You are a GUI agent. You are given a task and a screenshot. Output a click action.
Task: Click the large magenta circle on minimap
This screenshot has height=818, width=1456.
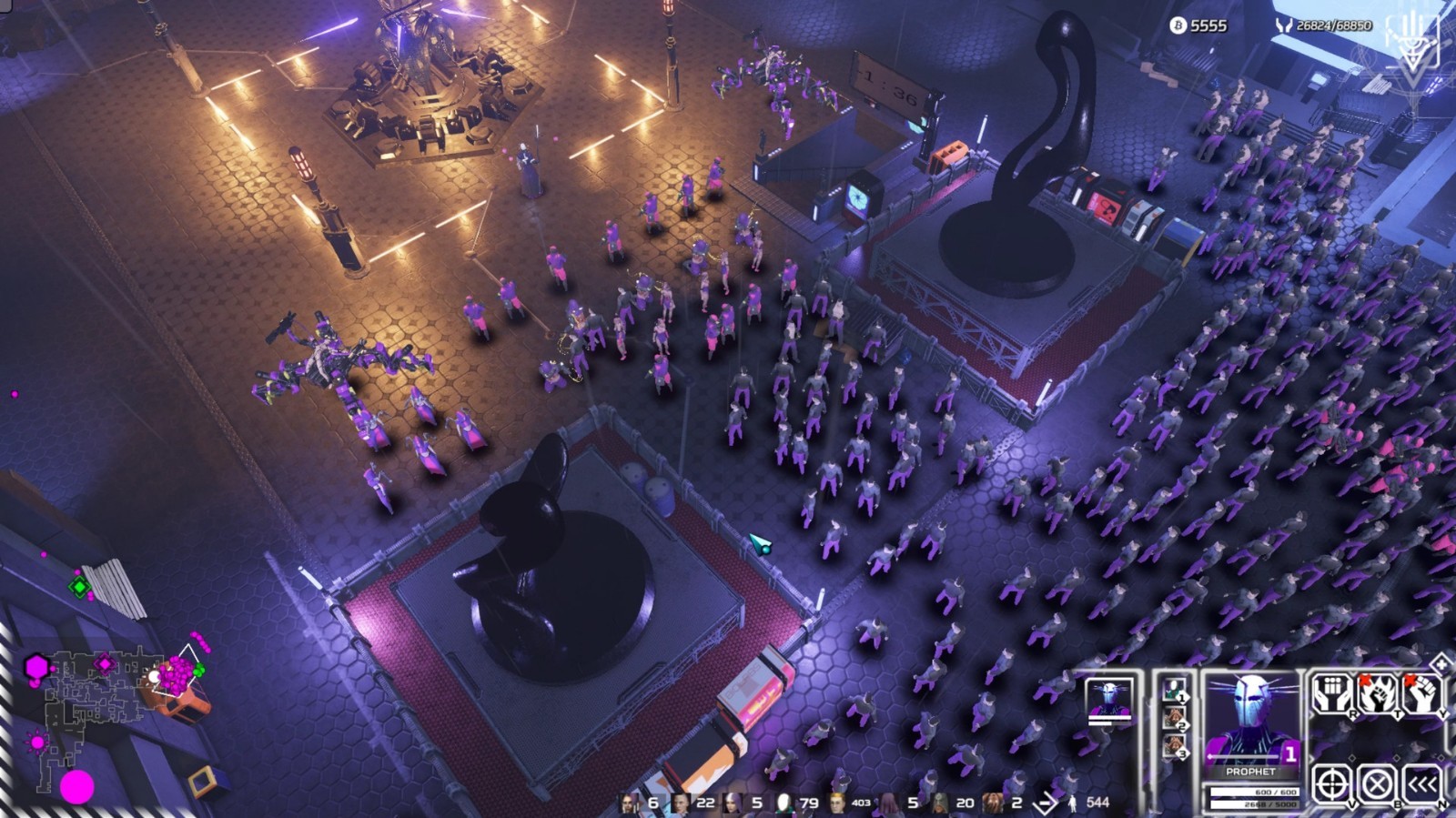pyautogui.click(x=77, y=786)
